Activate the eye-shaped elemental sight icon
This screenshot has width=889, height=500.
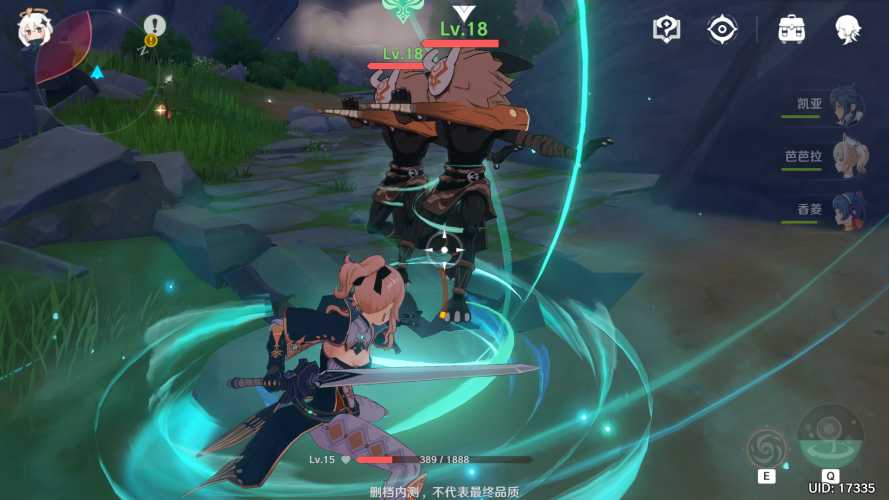(x=722, y=29)
